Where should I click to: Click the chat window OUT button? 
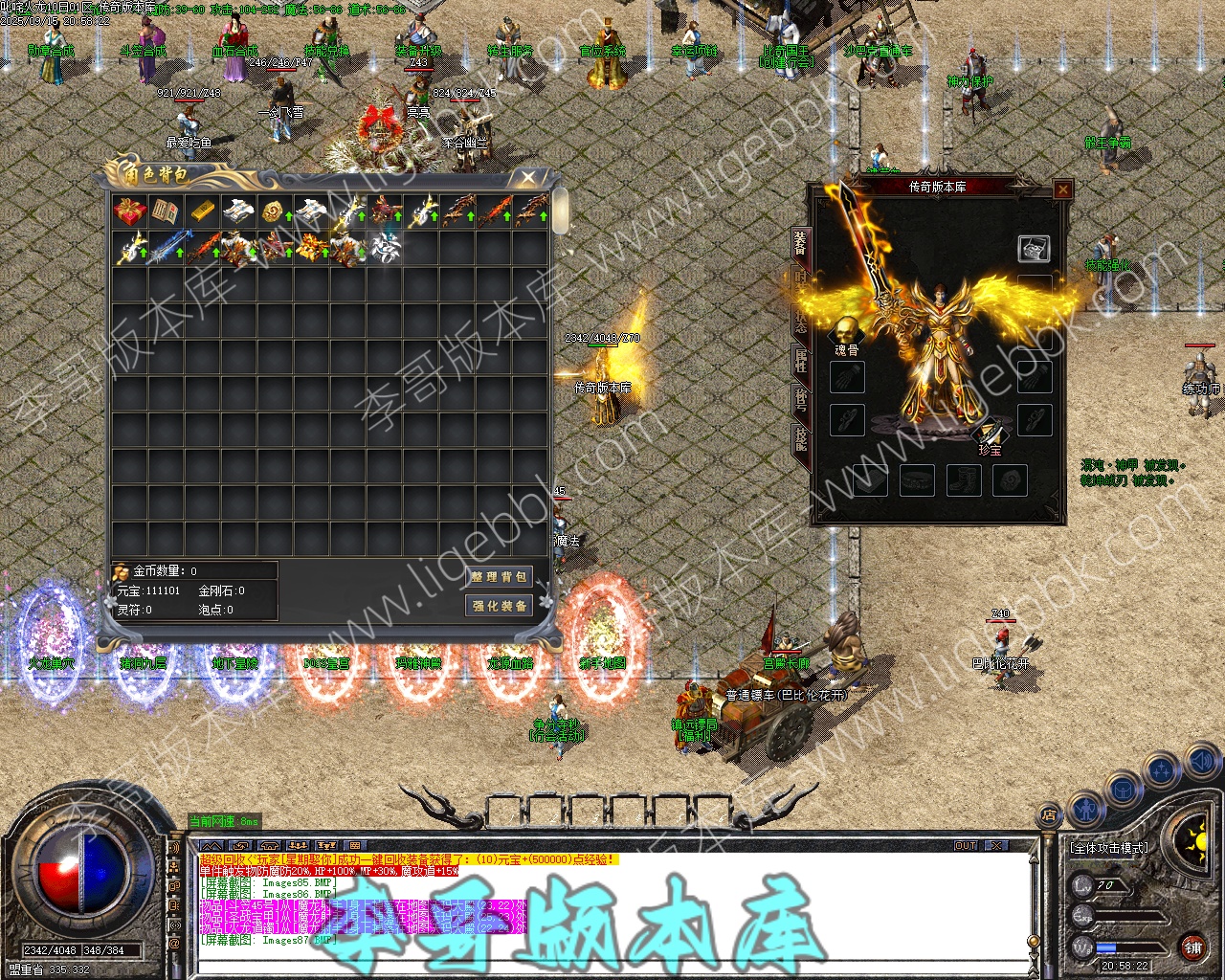[x=966, y=846]
